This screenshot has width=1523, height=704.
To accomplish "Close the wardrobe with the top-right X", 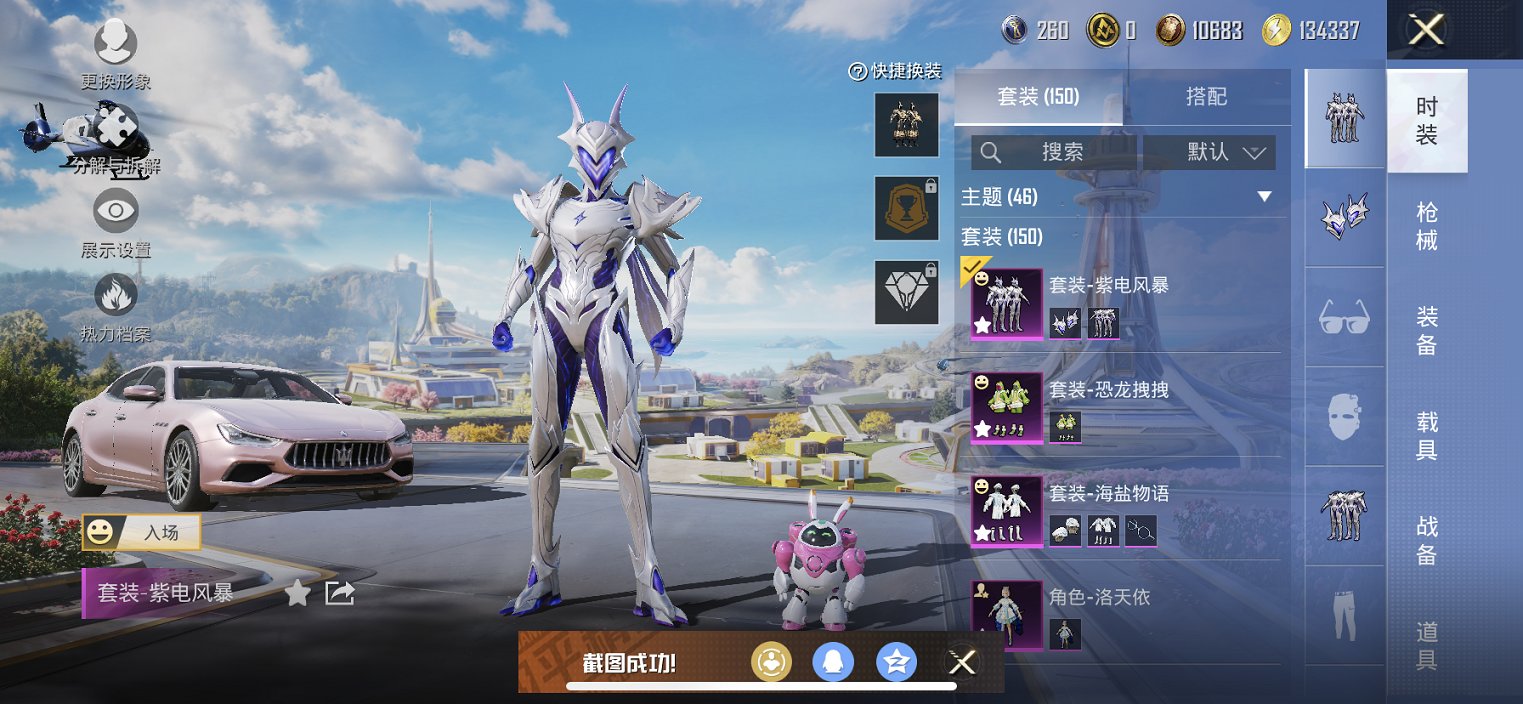I will point(1426,30).
